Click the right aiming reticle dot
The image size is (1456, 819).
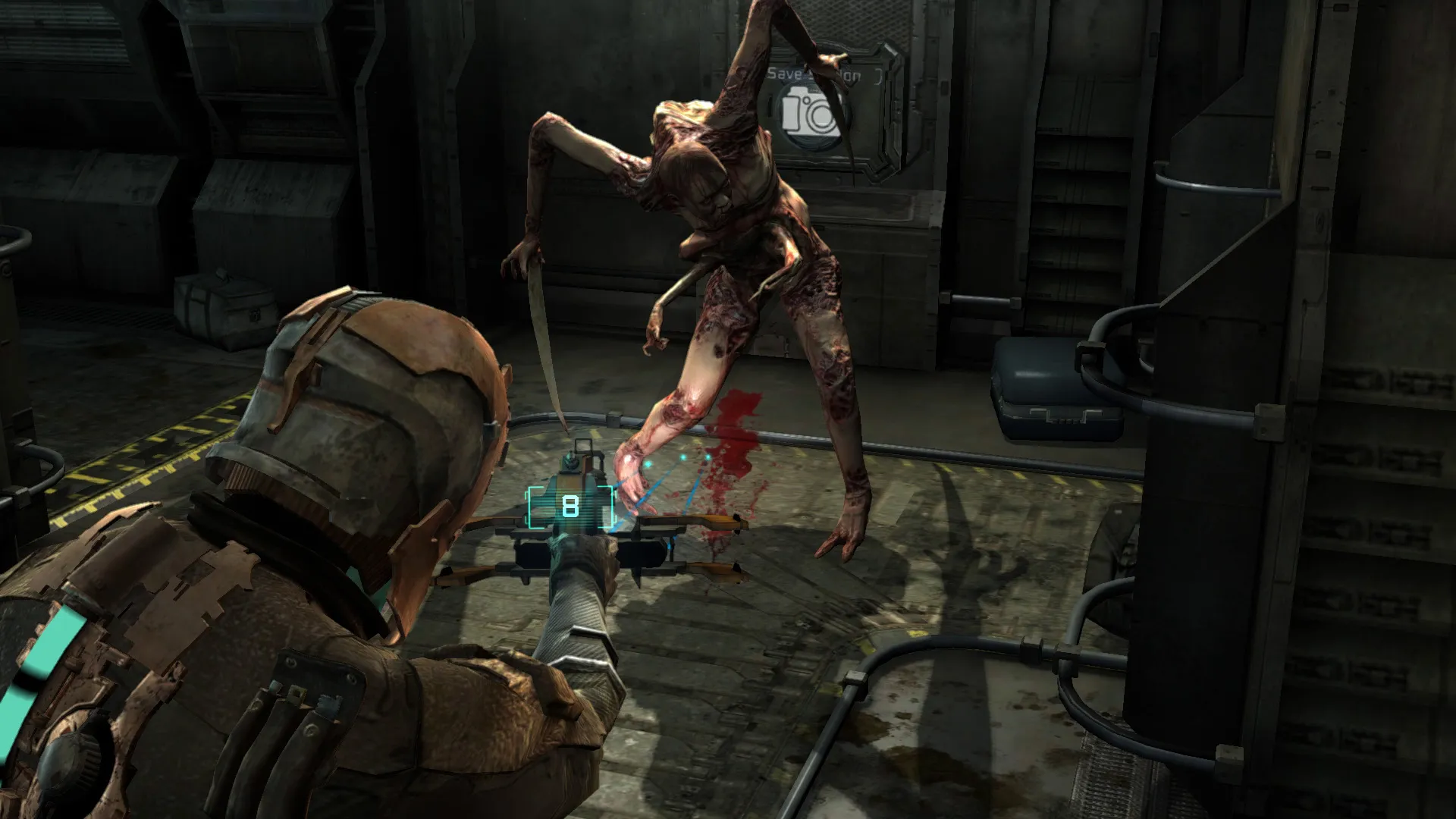point(708,456)
